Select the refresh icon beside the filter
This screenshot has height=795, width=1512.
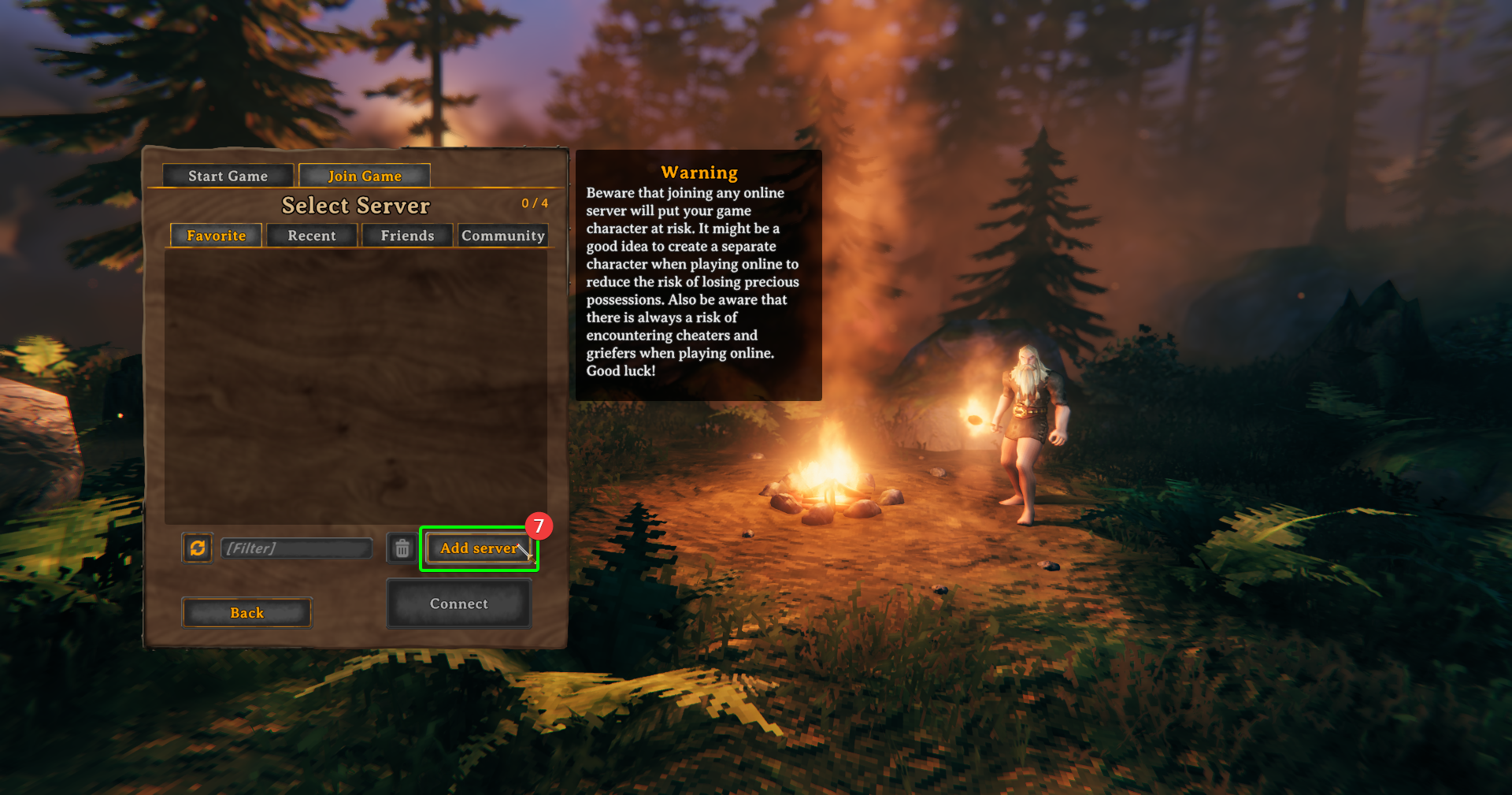point(197,548)
